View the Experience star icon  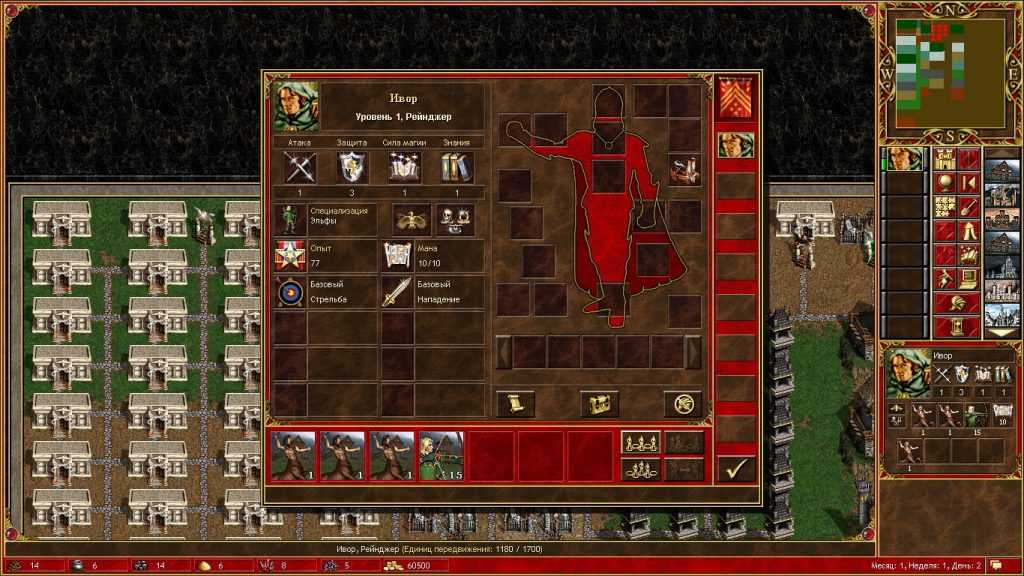[x=290, y=255]
